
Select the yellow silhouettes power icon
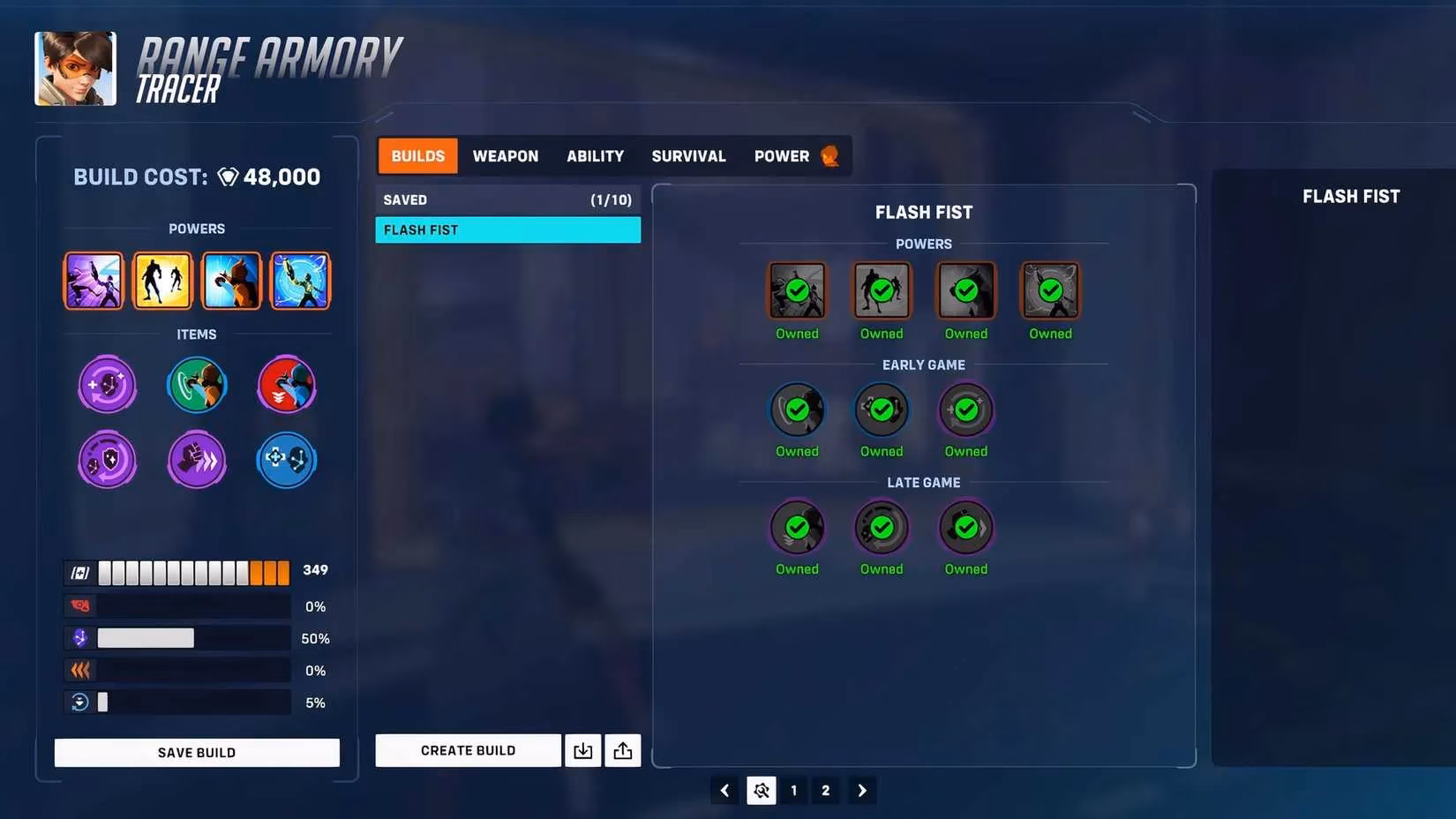point(162,281)
